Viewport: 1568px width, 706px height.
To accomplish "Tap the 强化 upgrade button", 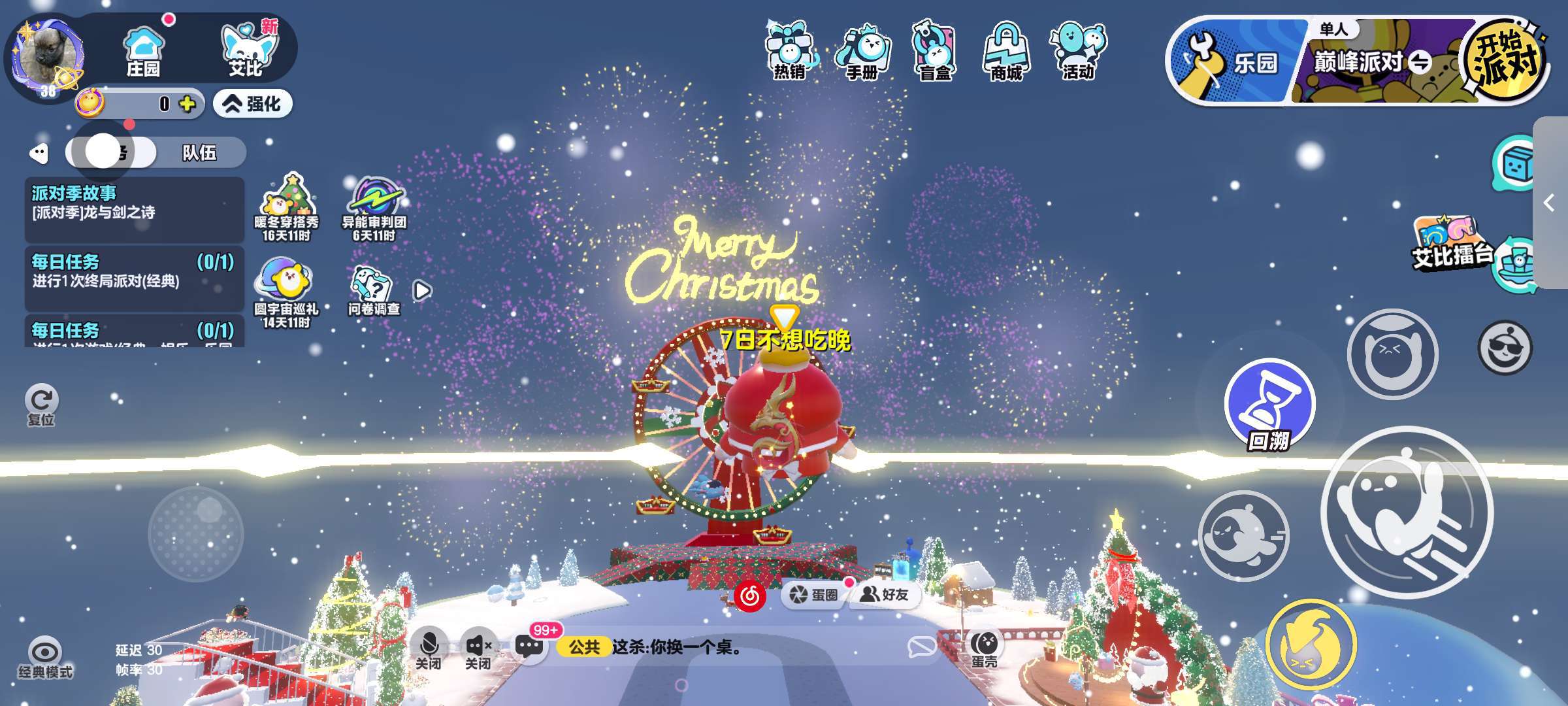I will pyautogui.click(x=253, y=104).
